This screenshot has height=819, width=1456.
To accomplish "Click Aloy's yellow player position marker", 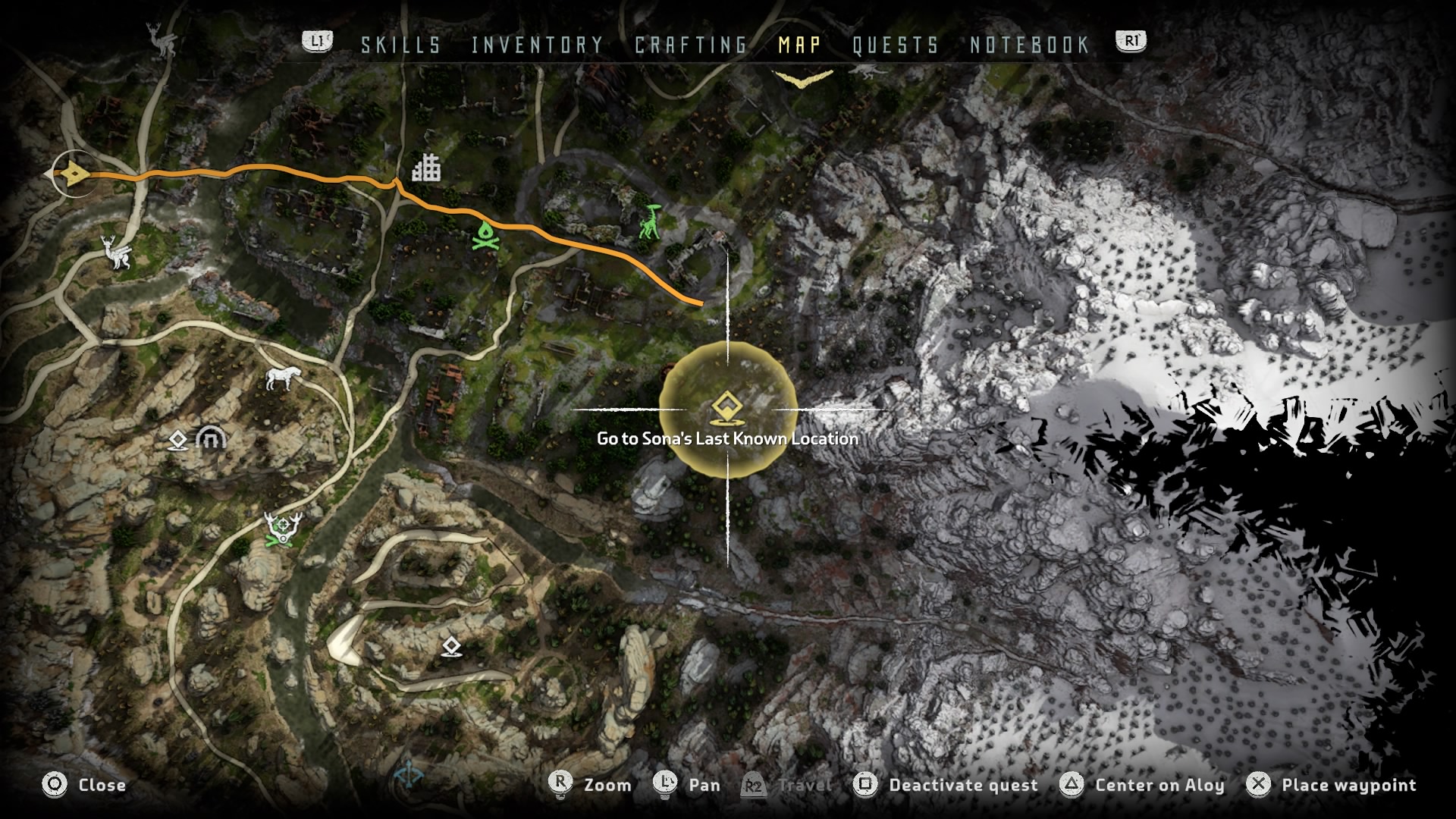I will coord(72,176).
